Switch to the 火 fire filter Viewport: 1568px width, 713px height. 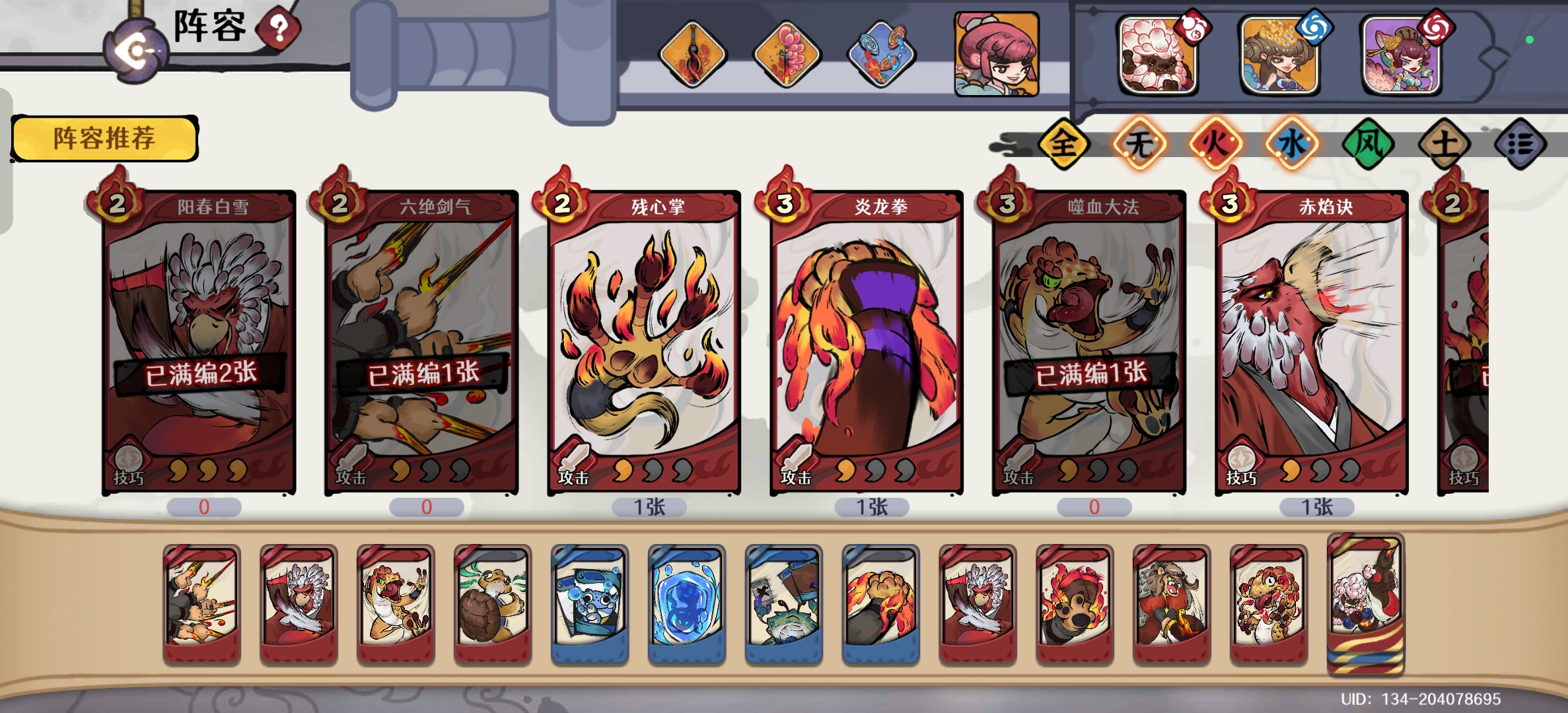point(1215,144)
